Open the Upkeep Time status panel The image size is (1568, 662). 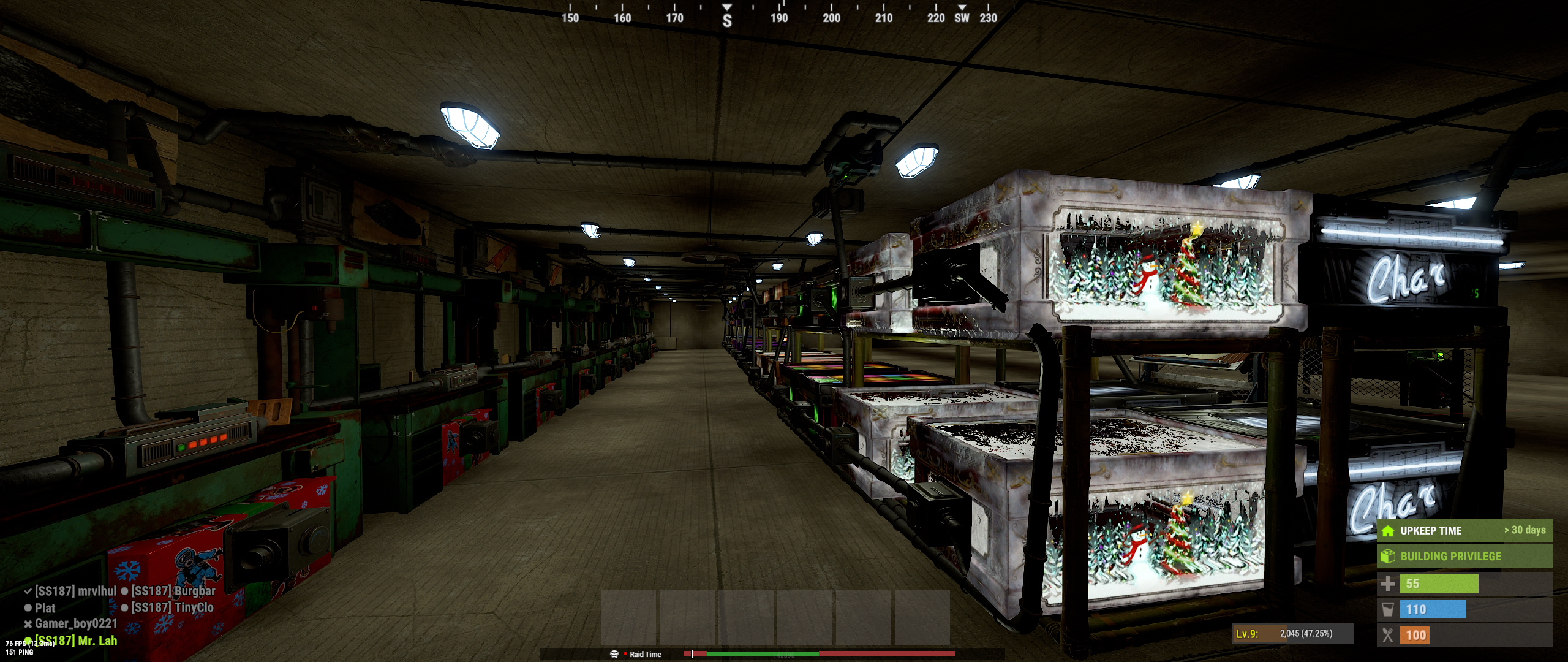tap(1464, 531)
